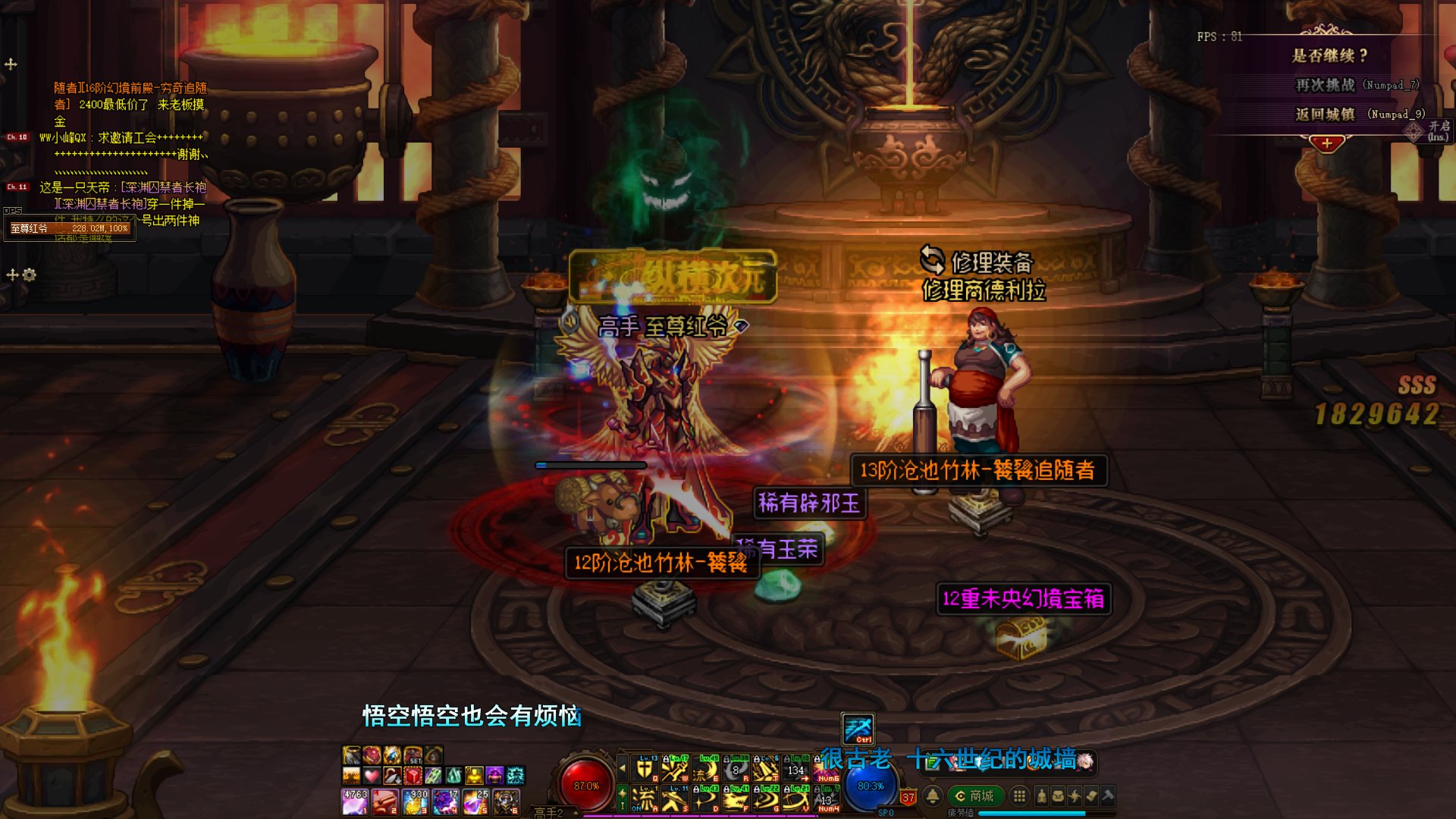Click the red plus expand button
Image resolution: width=1456 pixels, height=819 pixels.
click(1326, 143)
